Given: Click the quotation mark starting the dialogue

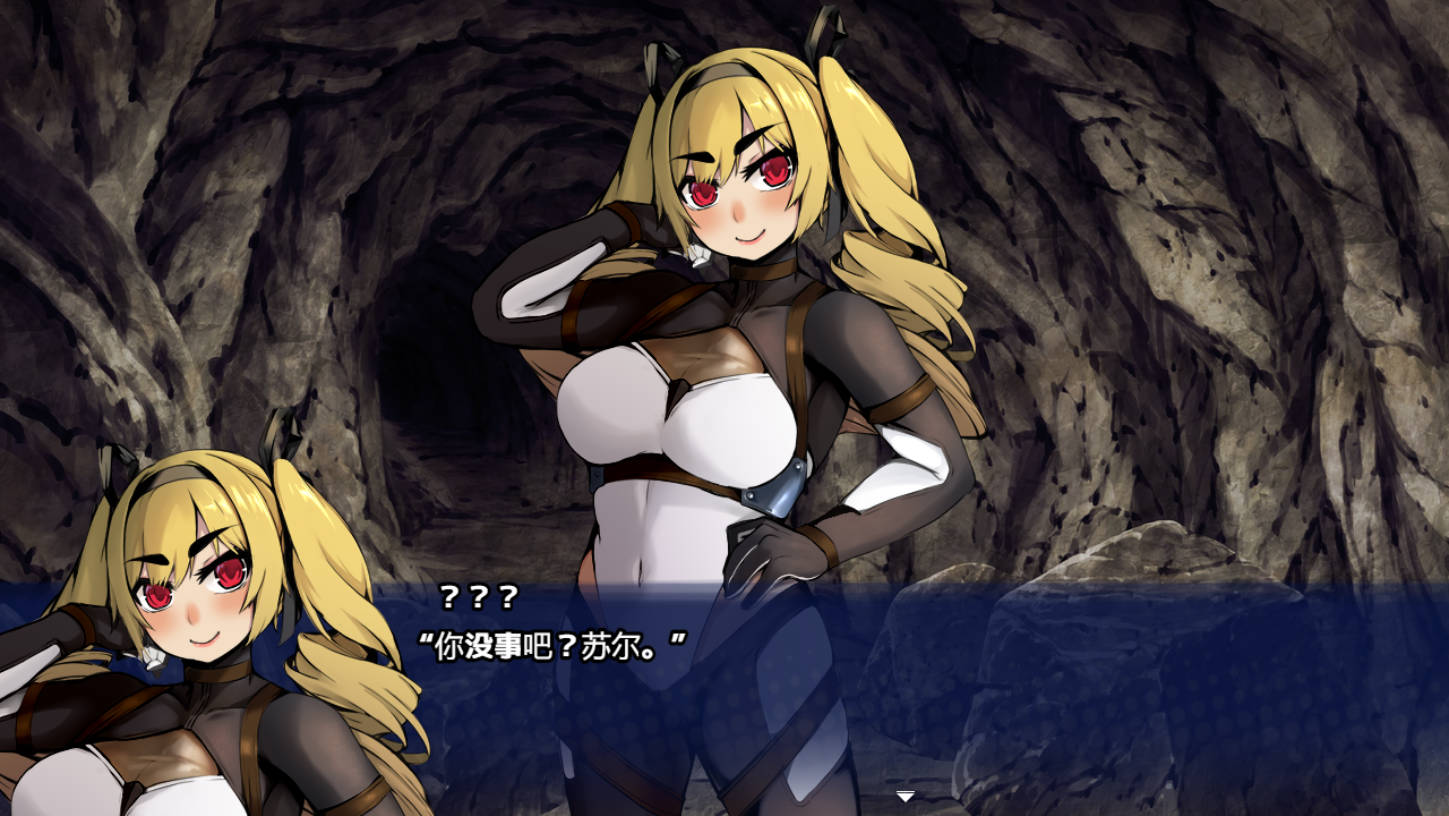Looking at the screenshot, I should pos(425,638).
